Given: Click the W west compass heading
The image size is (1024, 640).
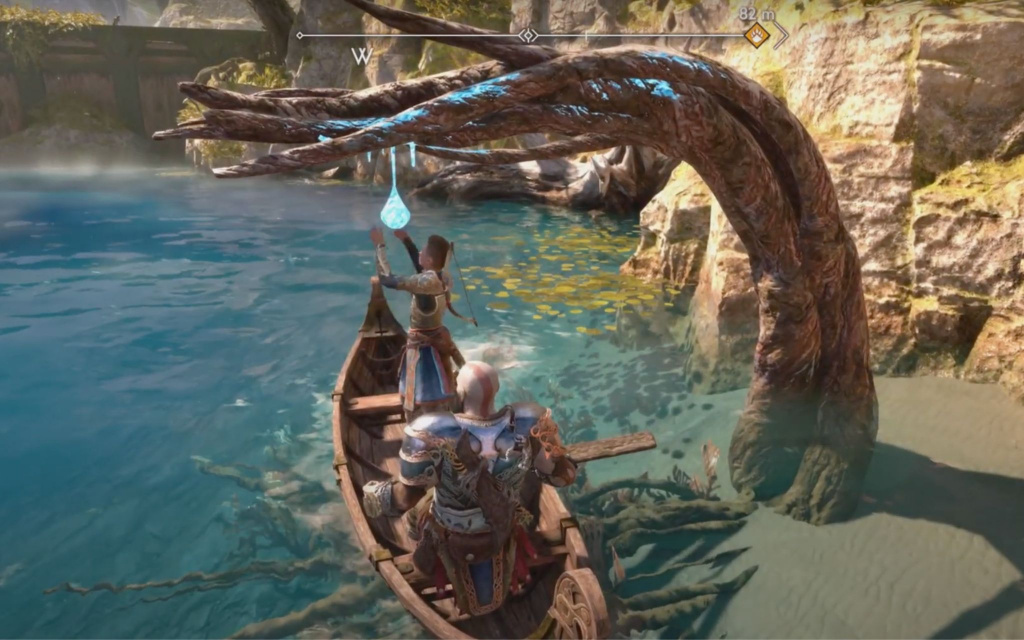Looking at the screenshot, I should click(361, 56).
